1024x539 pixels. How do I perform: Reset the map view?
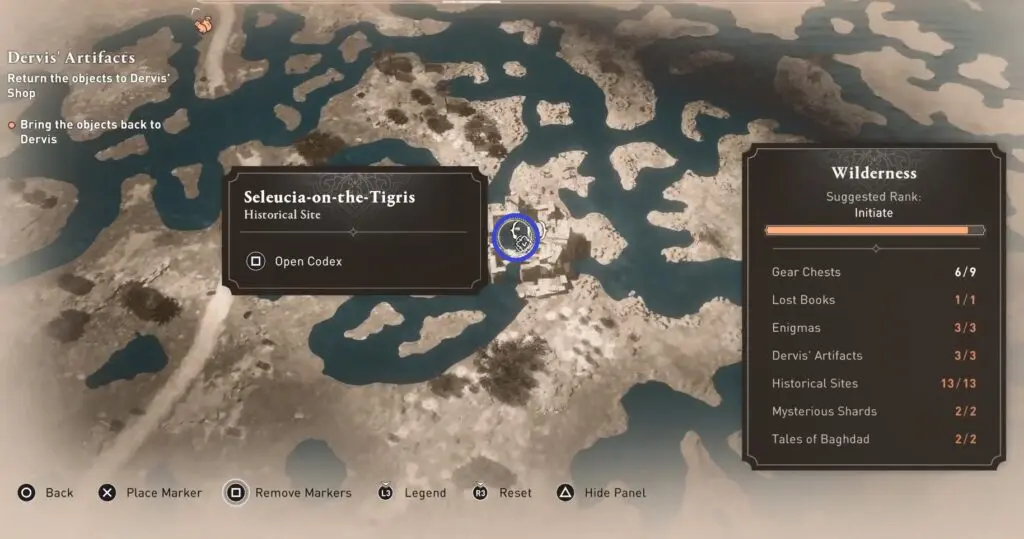pyautogui.click(x=502, y=493)
